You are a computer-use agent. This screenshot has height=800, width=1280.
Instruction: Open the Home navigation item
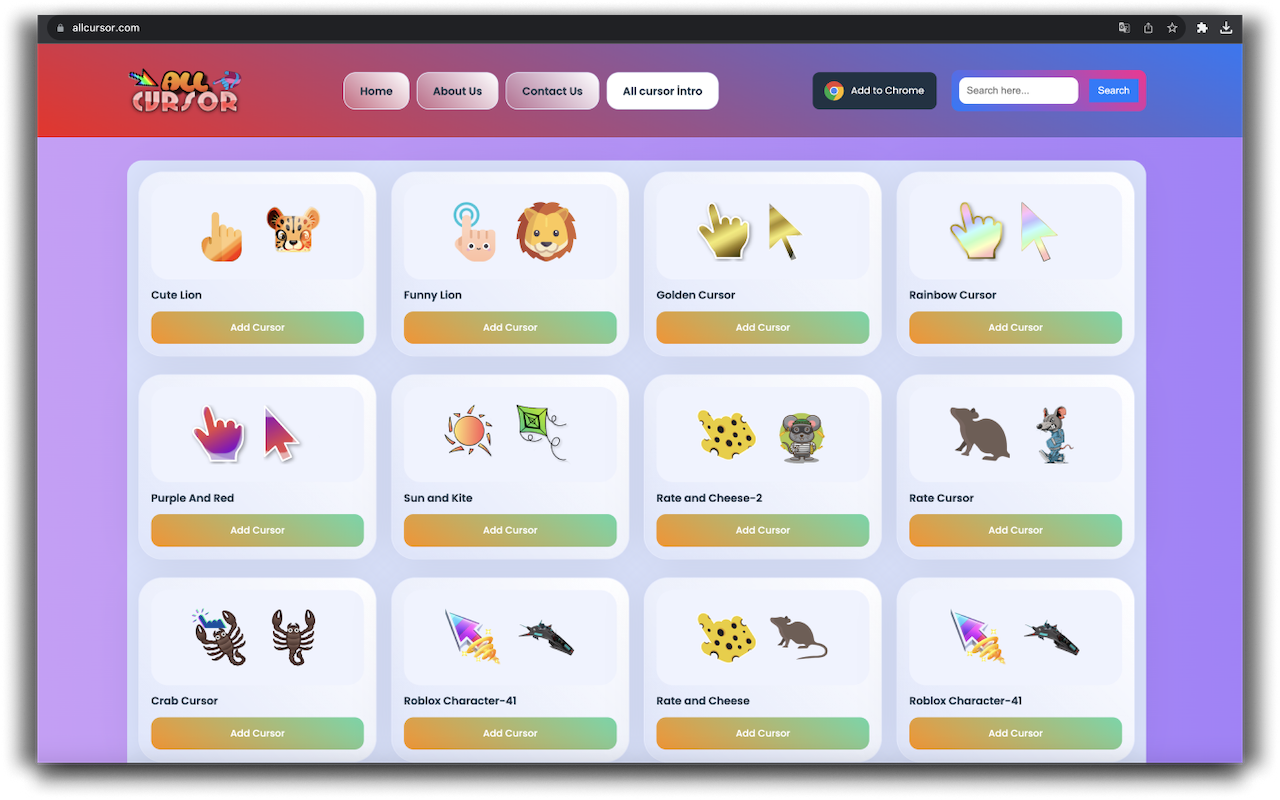(x=376, y=90)
